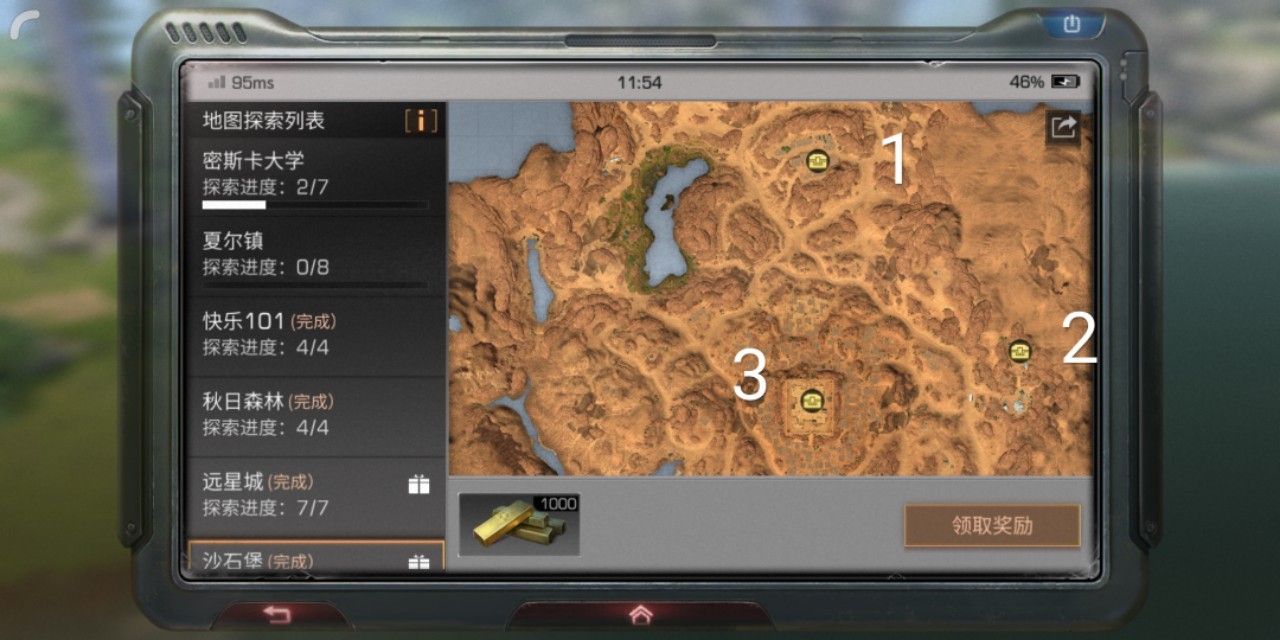
Task: Open the 快乐101 exploration entry
Action: (x=315, y=335)
